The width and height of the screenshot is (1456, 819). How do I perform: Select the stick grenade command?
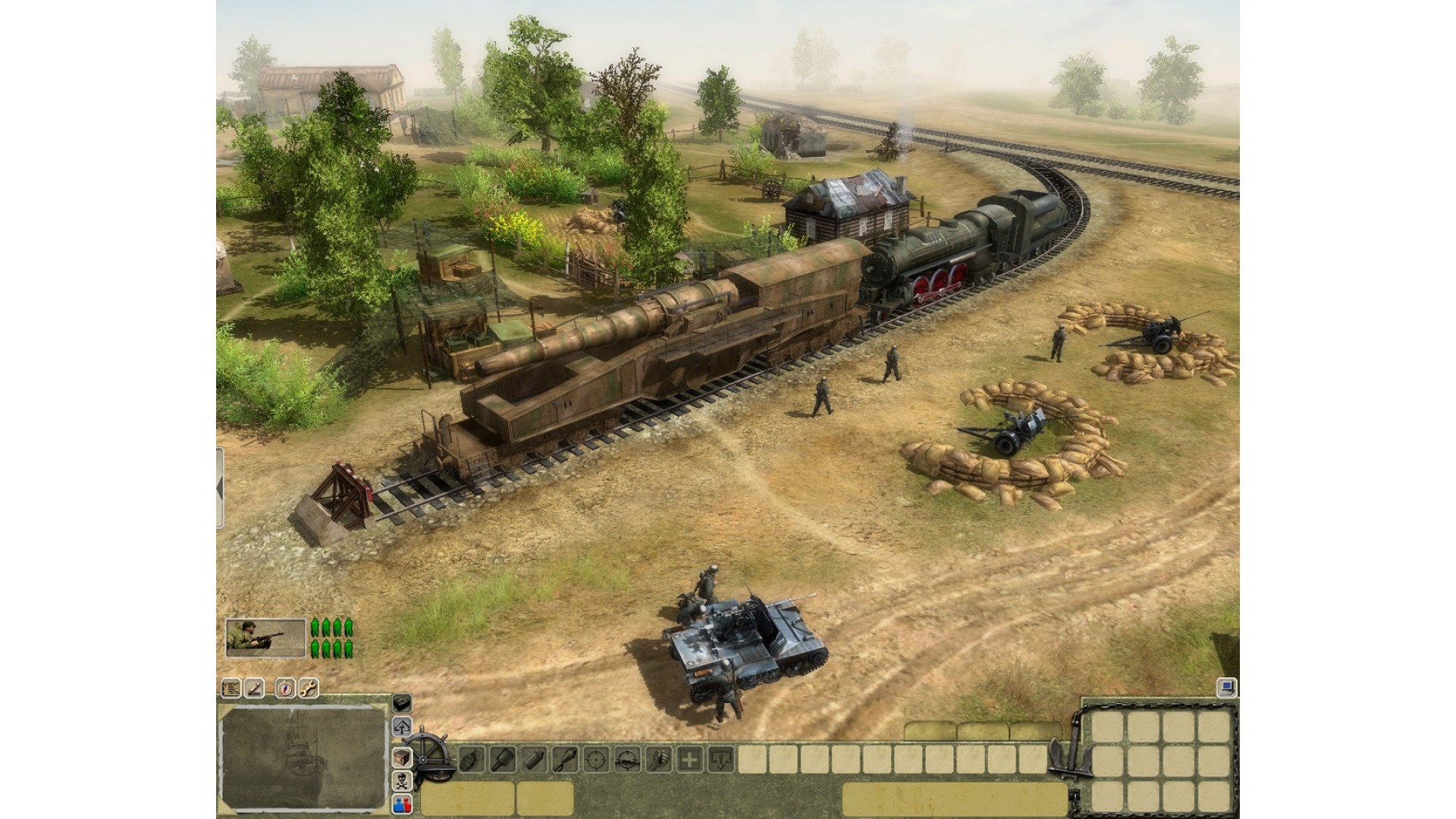coord(502,758)
